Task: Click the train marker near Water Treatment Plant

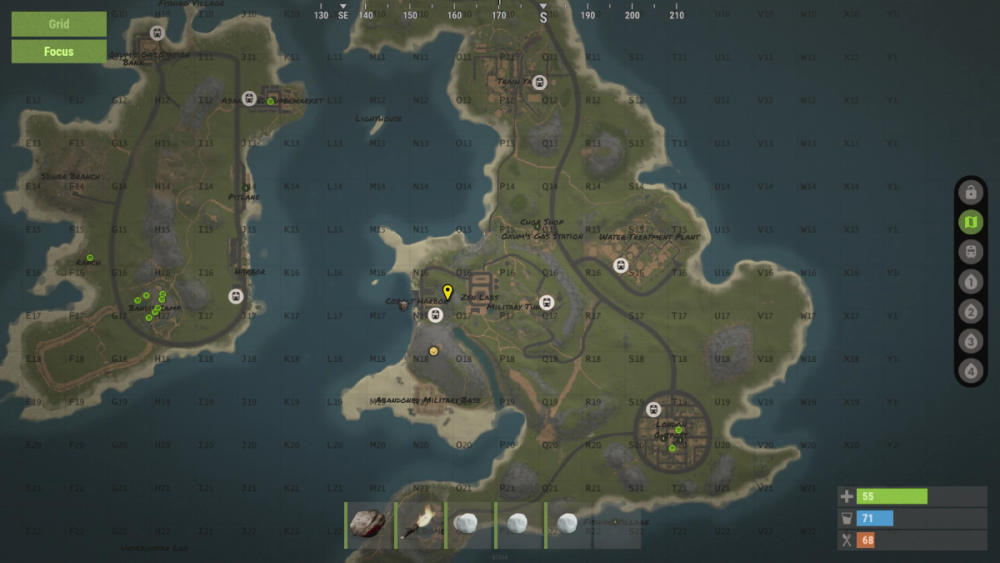Action: pyautogui.click(x=621, y=266)
